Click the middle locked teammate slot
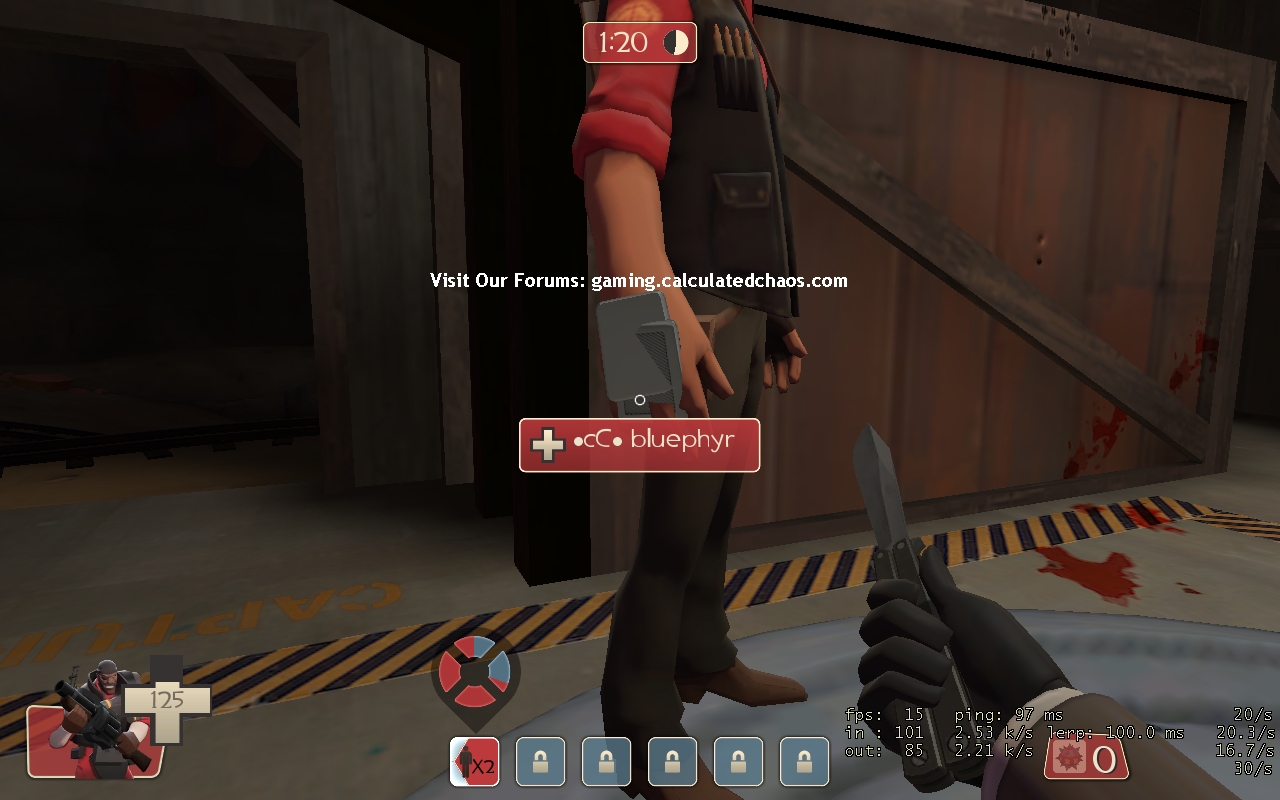This screenshot has height=800, width=1280. coord(672,761)
